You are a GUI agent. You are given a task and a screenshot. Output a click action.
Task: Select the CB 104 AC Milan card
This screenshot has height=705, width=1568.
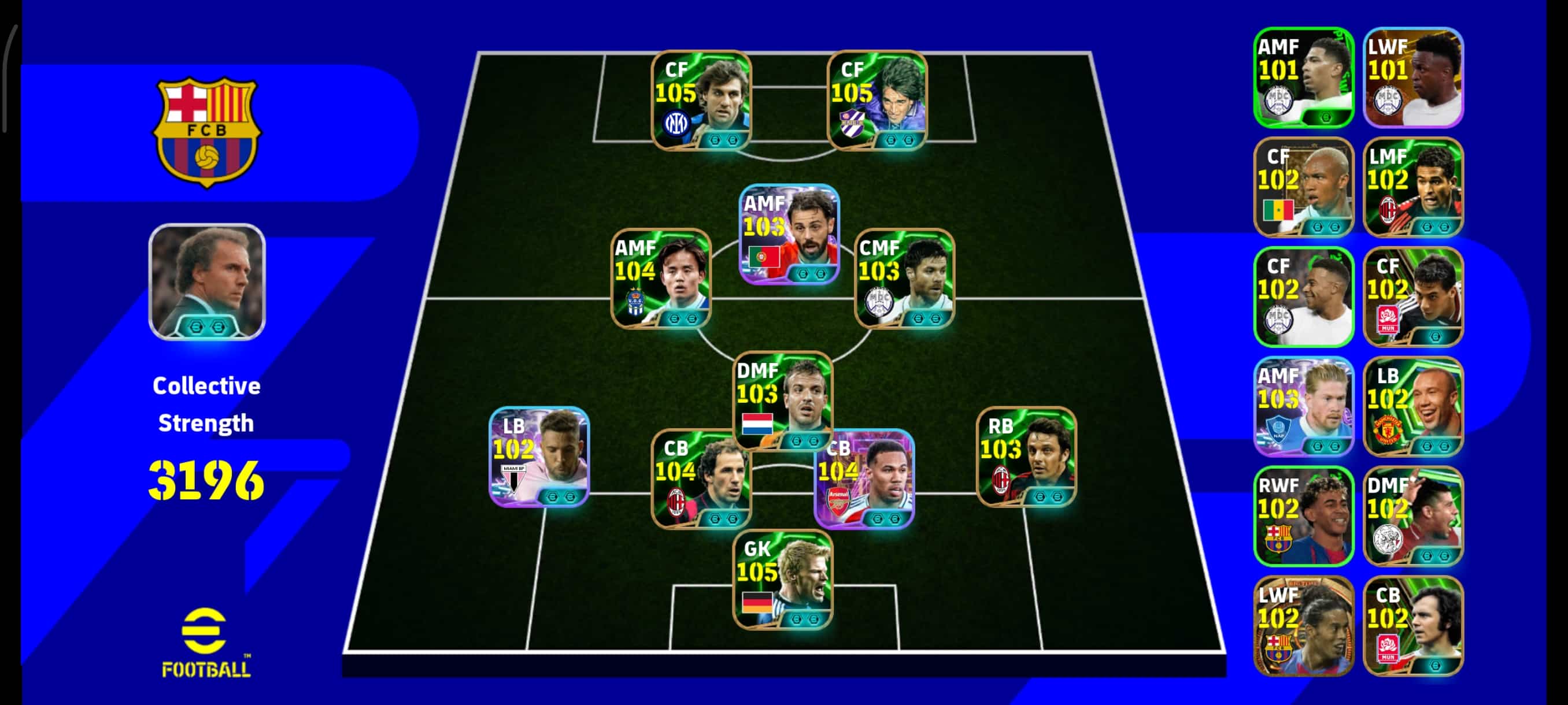pyautogui.click(x=701, y=478)
